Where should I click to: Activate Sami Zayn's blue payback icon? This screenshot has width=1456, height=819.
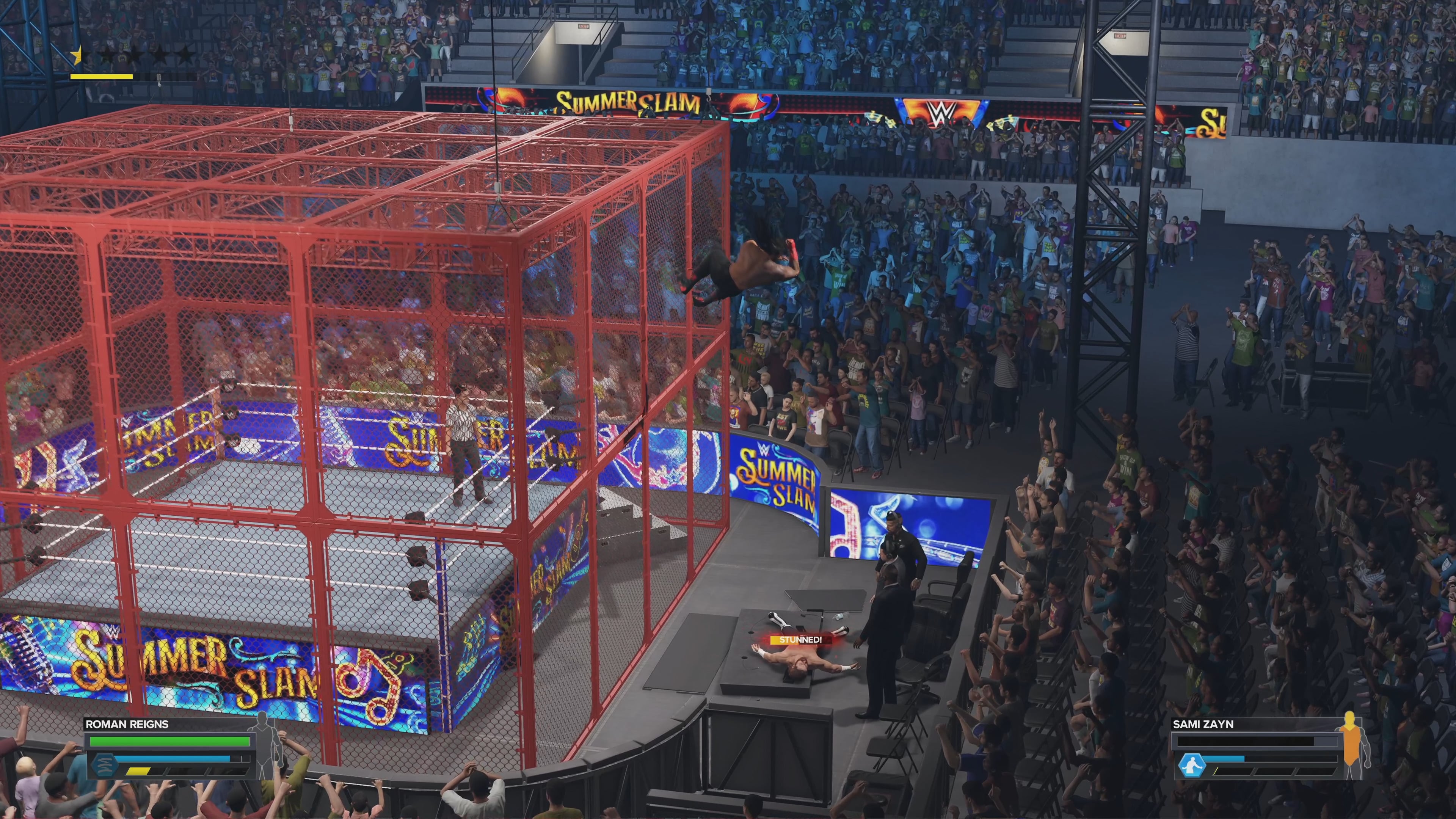pyautogui.click(x=1191, y=766)
